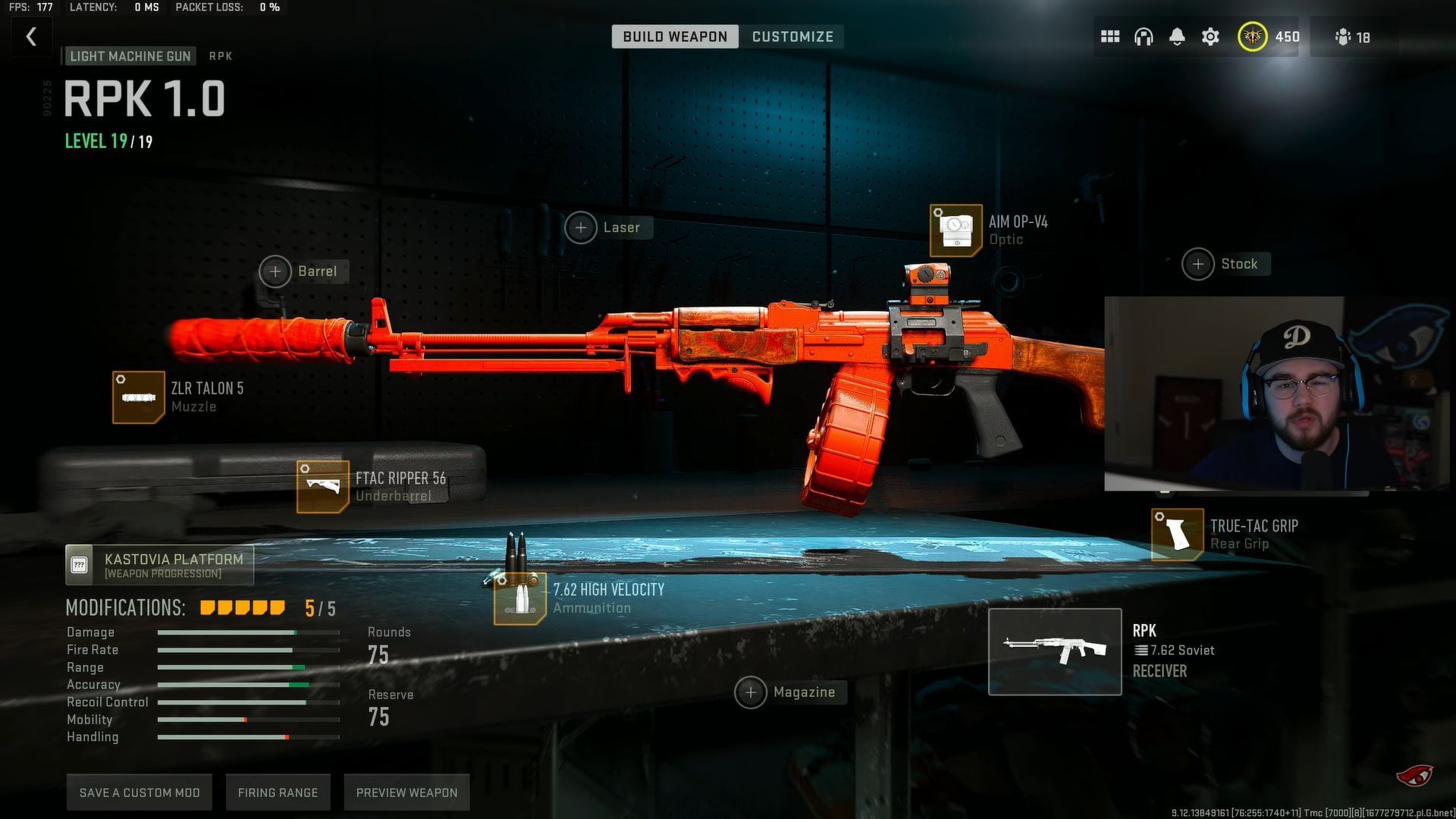This screenshot has height=819, width=1456.
Task: Go back using the top-left arrow
Action: pyautogui.click(x=31, y=36)
